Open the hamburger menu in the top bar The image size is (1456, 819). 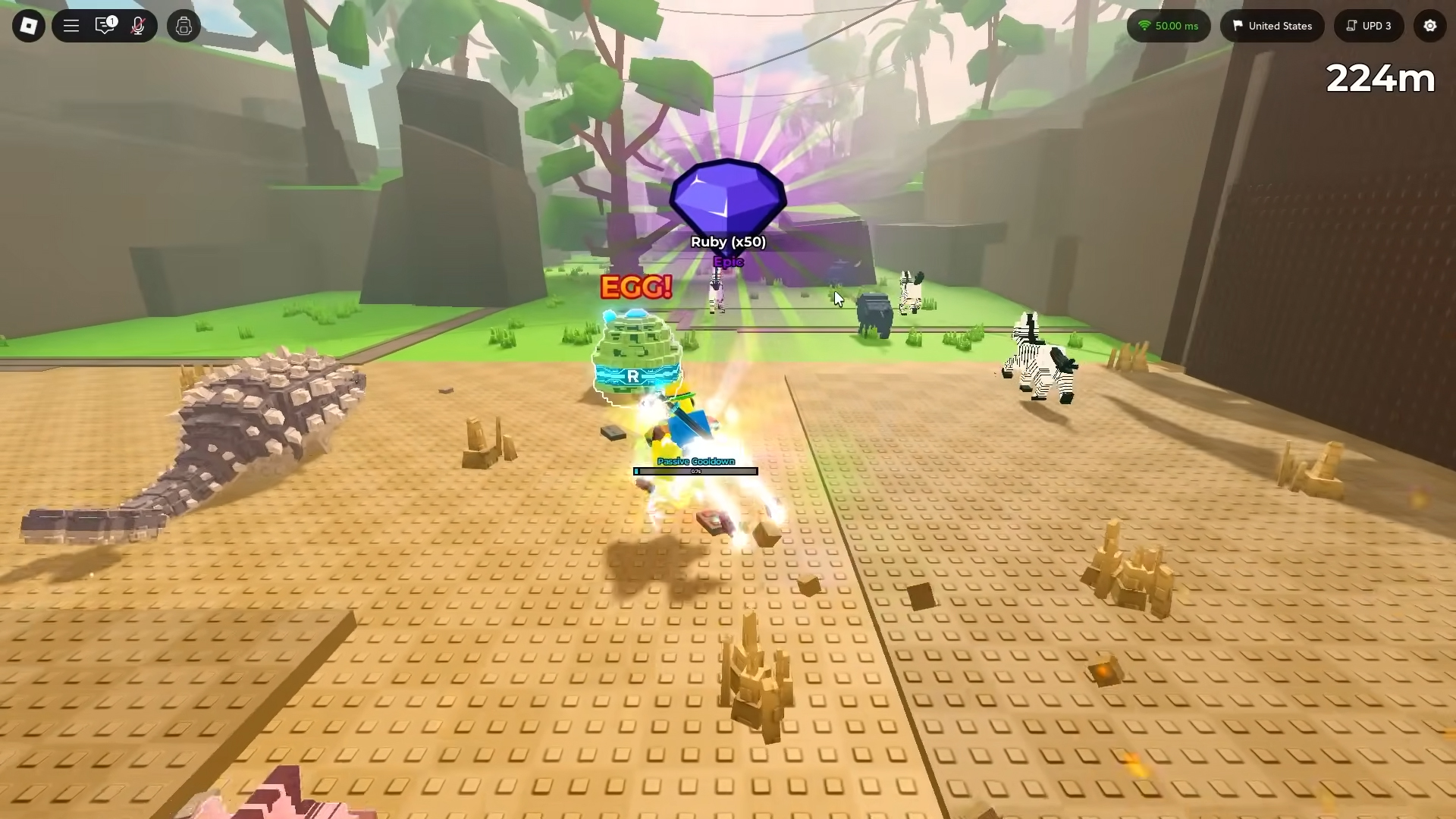pyautogui.click(x=71, y=25)
